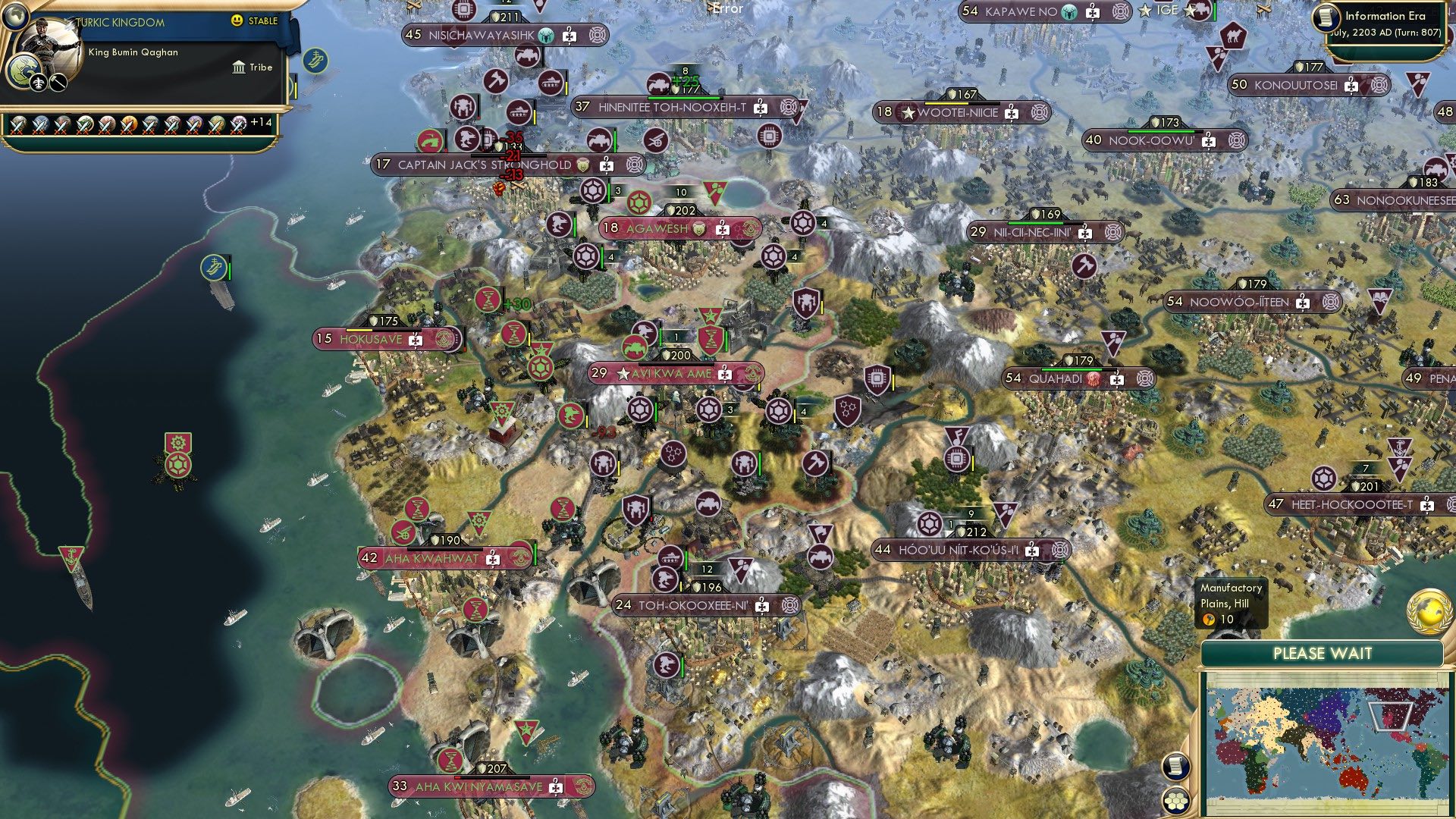Select King Bumin Qaghan's leader portrait
Screen dimensions: 1456x819
pos(50,42)
